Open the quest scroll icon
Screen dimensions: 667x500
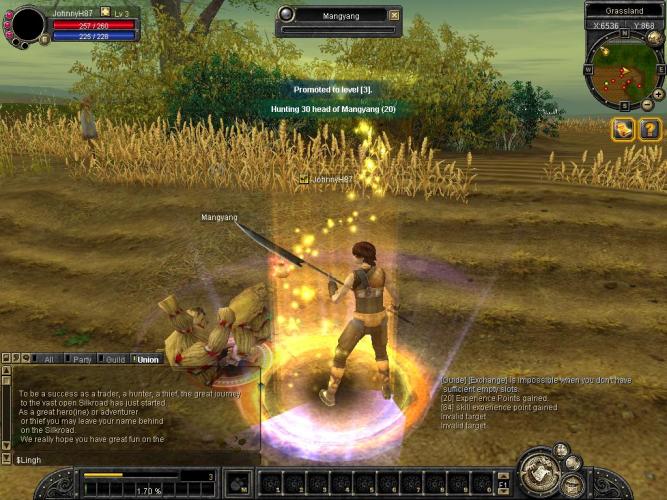pyautogui.click(x=623, y=129)
